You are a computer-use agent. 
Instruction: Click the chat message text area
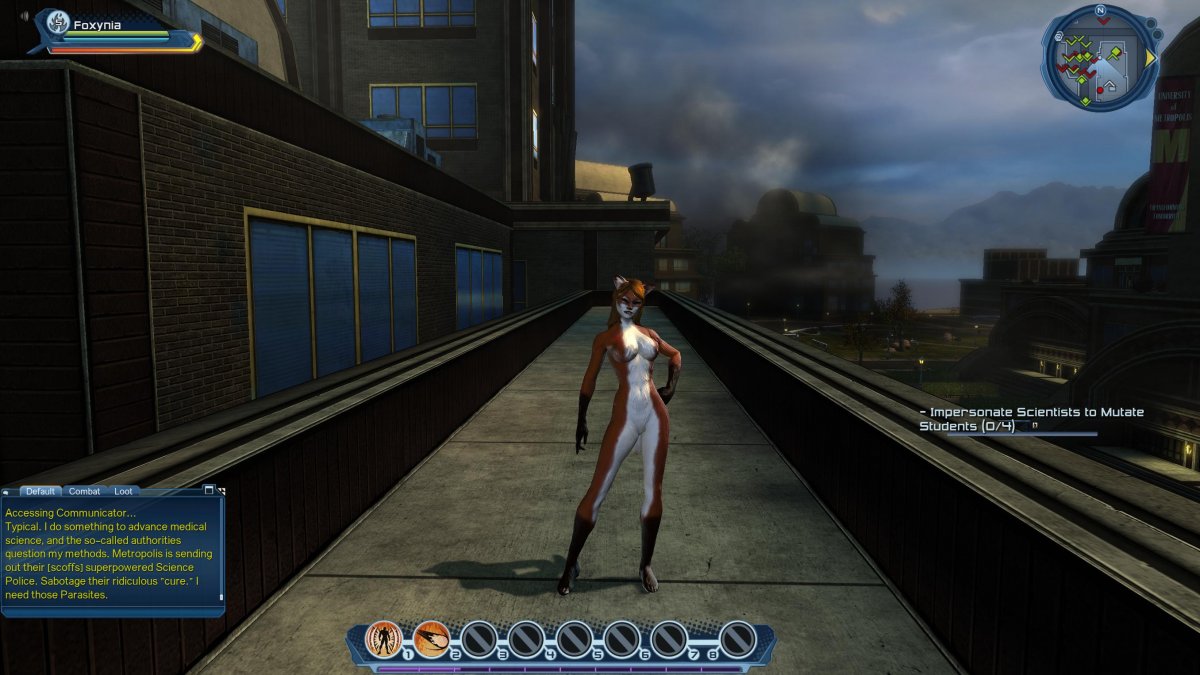pyautogui.click(x=113, y=553)
